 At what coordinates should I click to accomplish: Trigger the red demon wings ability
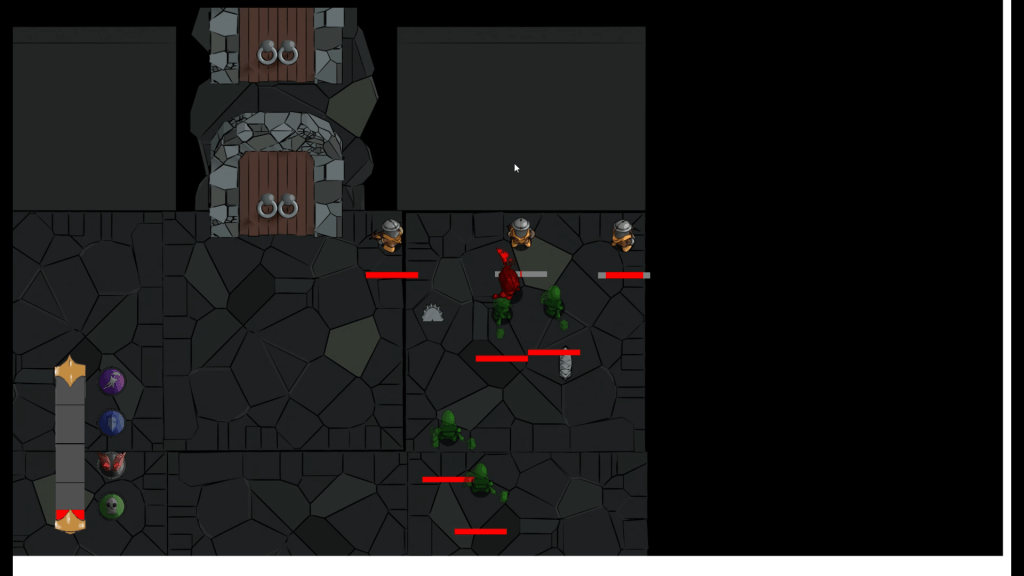112,464
